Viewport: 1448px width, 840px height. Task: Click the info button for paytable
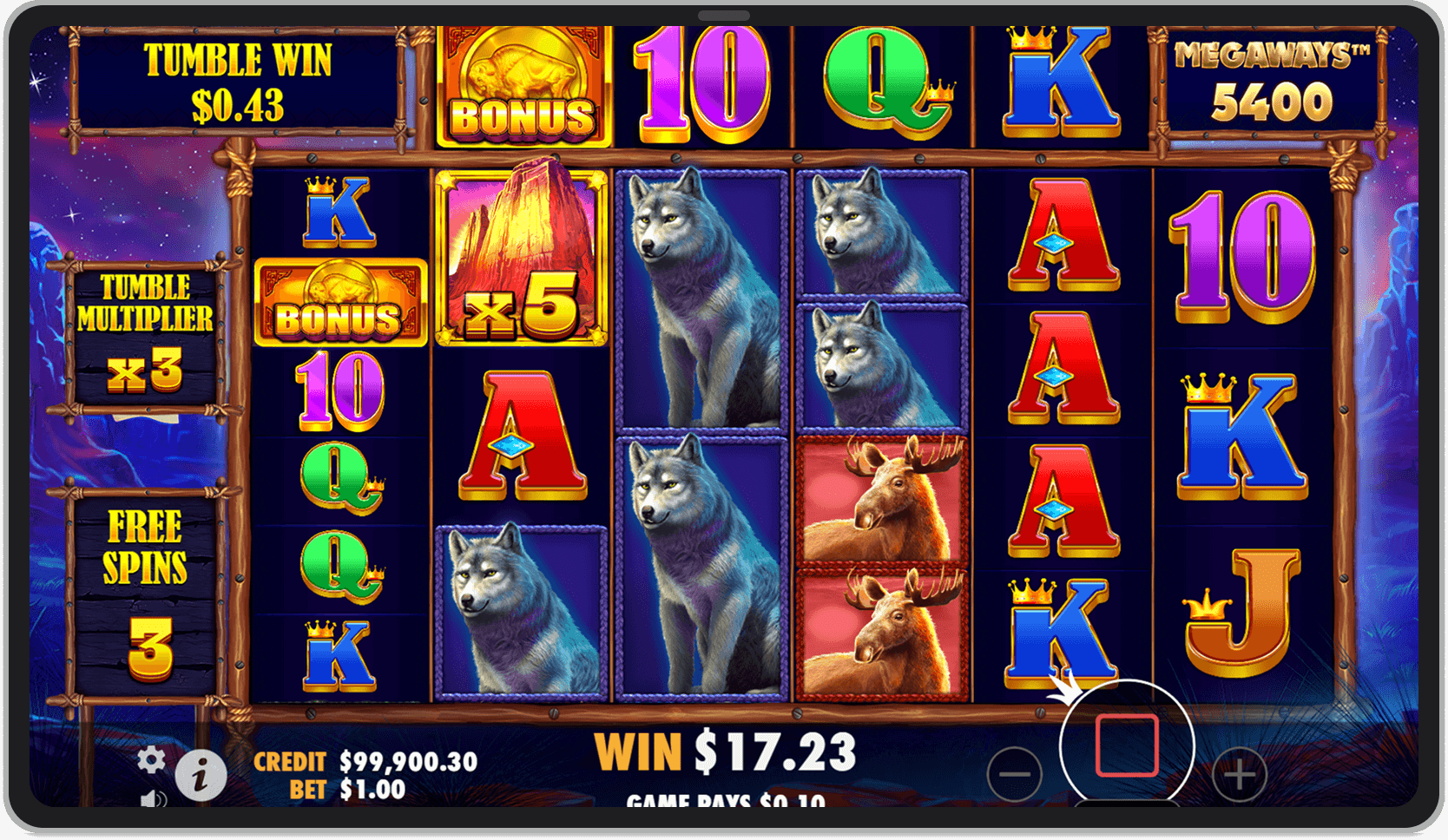(x=201, y=775)
